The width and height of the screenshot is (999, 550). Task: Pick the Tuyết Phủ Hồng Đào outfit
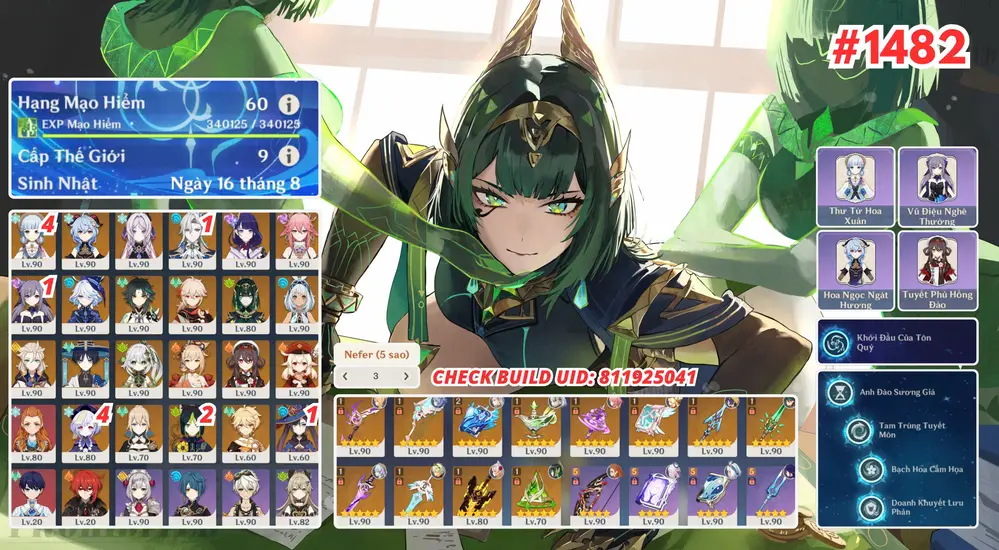[x=937, y=270]
